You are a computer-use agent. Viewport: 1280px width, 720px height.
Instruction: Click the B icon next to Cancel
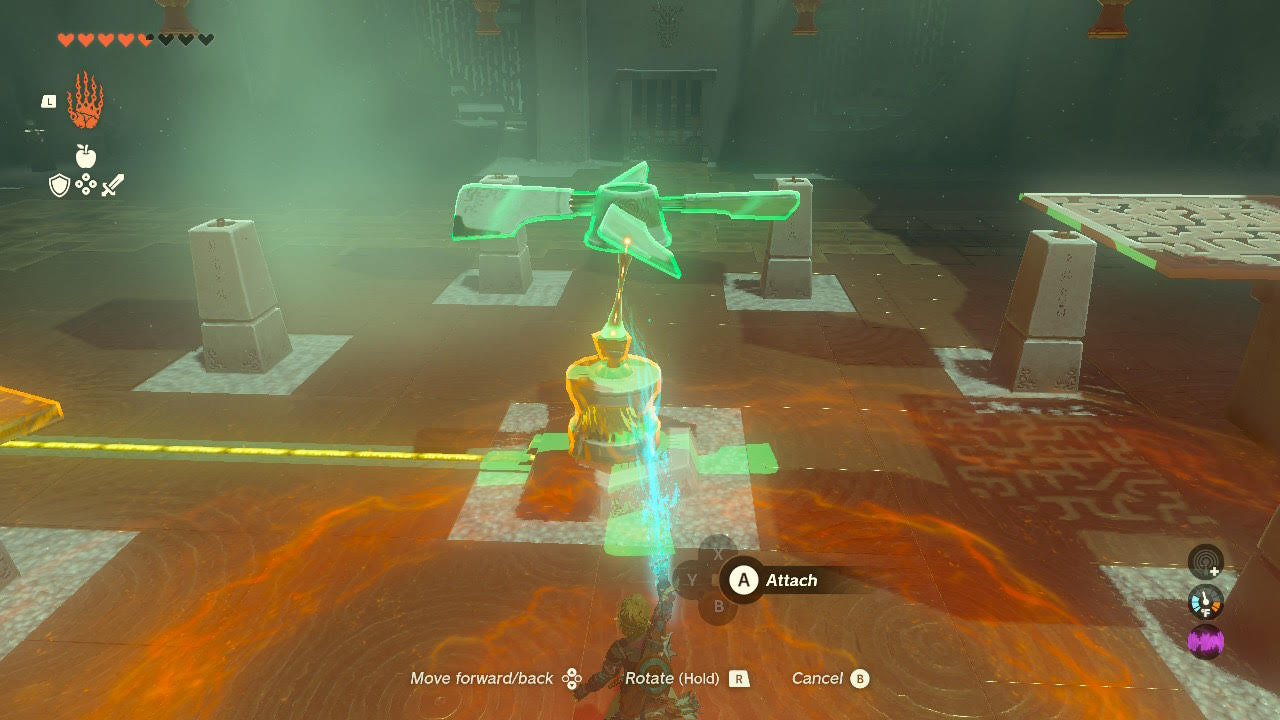[860, 679]
